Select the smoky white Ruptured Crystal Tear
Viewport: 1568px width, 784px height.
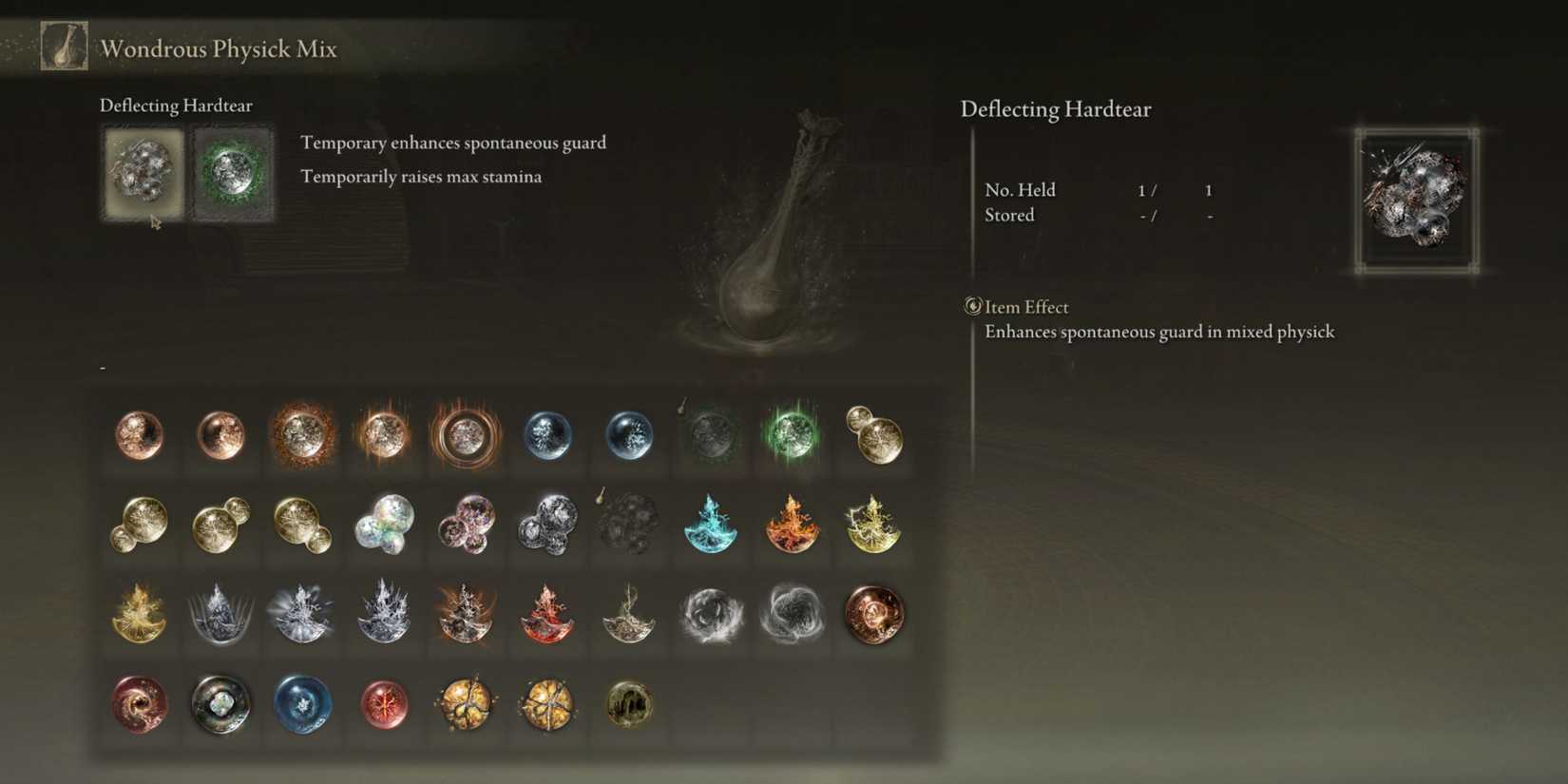click(711, 613)
